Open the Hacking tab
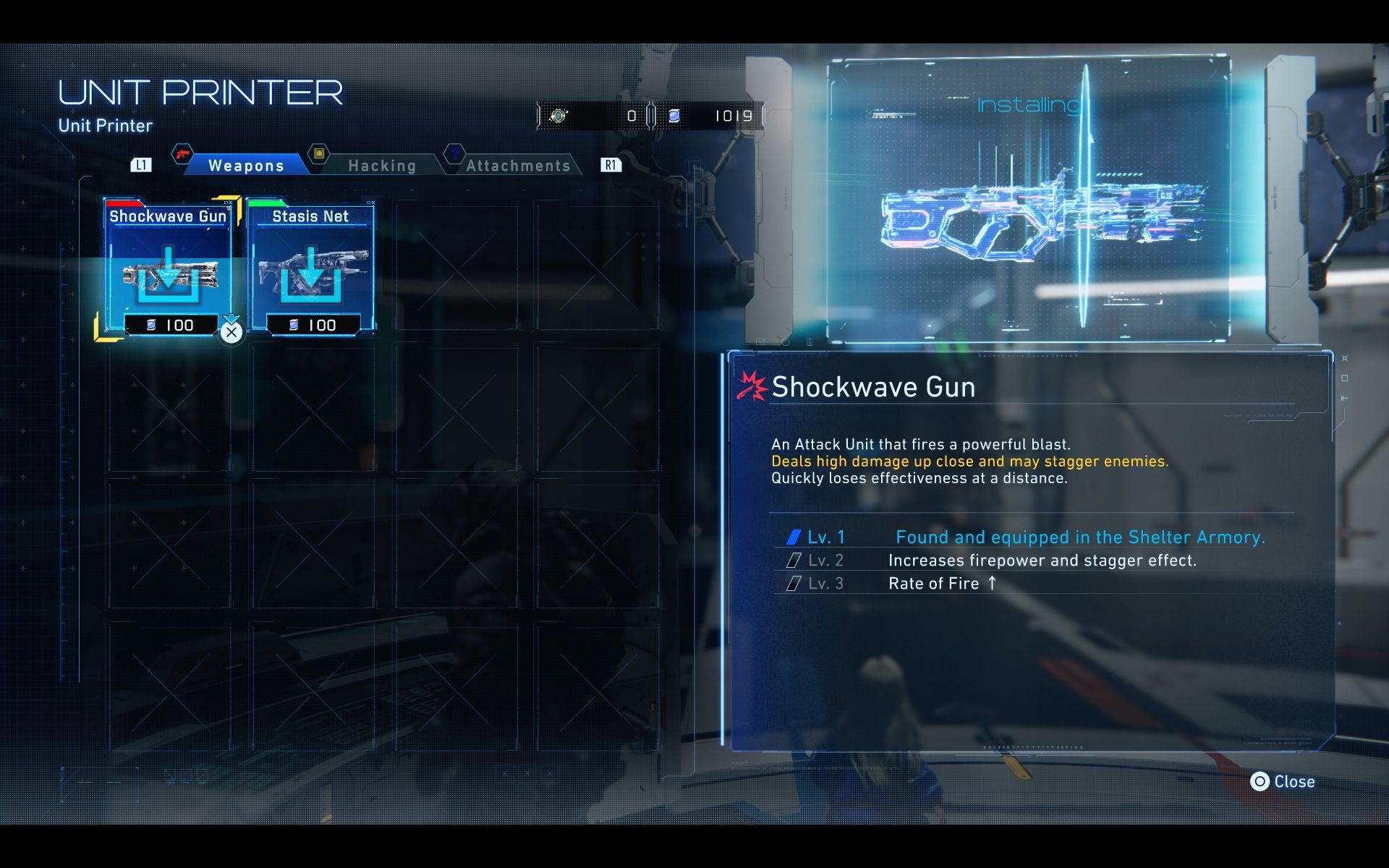 [x=382, y=166]
